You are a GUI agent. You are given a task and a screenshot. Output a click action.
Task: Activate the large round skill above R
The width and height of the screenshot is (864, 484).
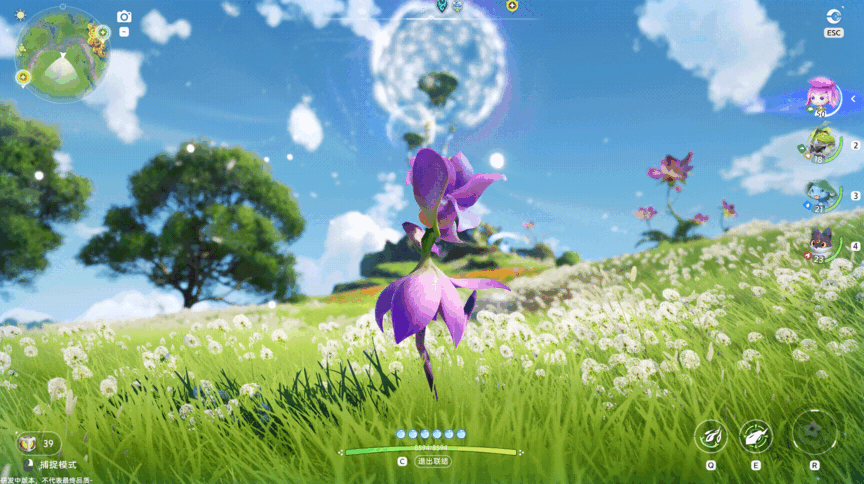[814, 432]
